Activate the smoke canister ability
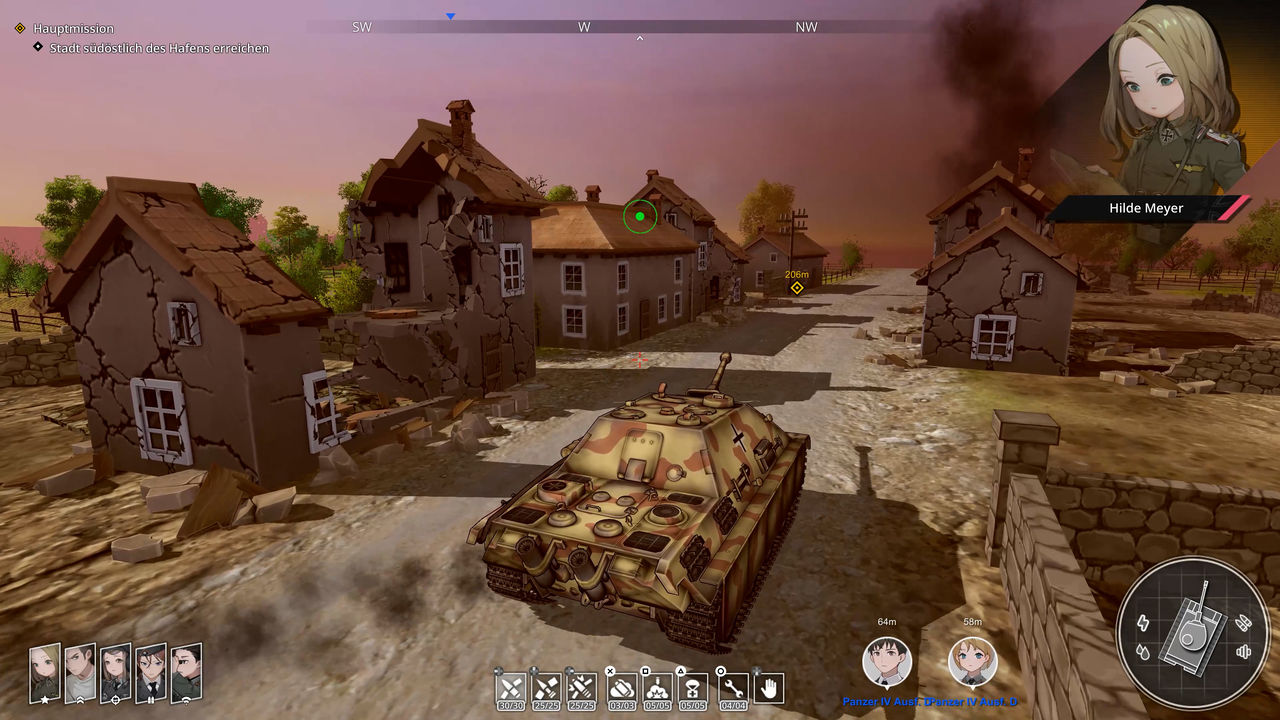Viewport: 1280px width, 720px height. [x=622, y=688]
